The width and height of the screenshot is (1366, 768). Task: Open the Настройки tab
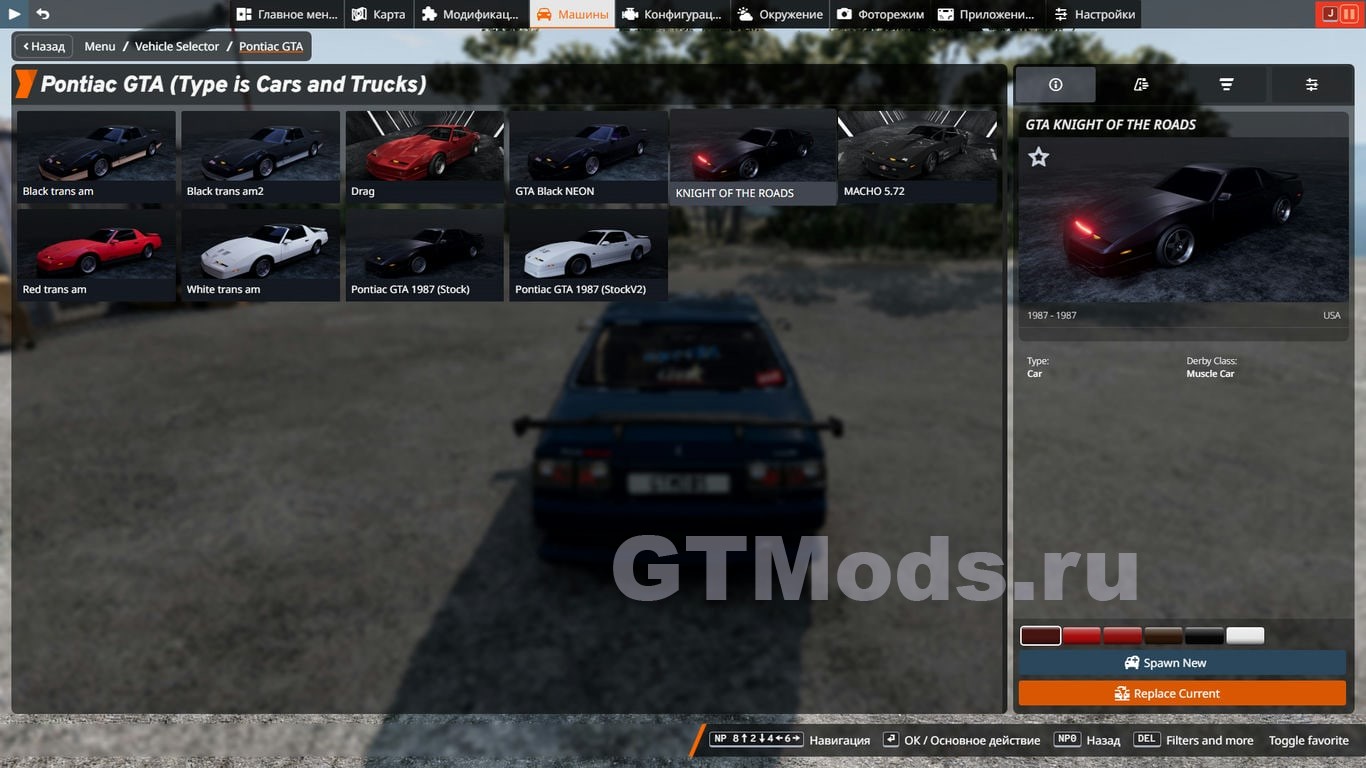point(1095,14)
